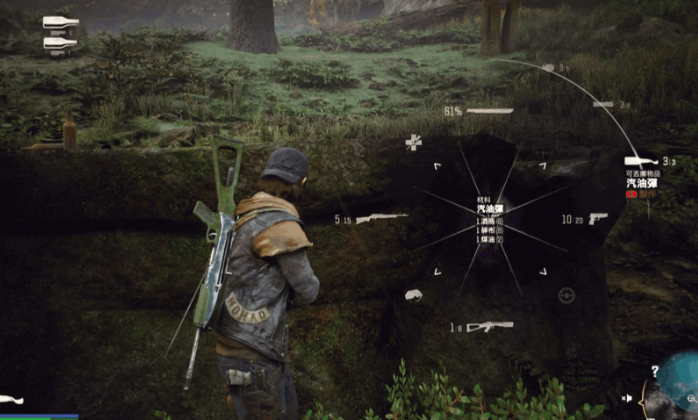The image size is (698, 420).
Task: Choose the crosshair target slot on the wheel
Action: tap(566, 295)
